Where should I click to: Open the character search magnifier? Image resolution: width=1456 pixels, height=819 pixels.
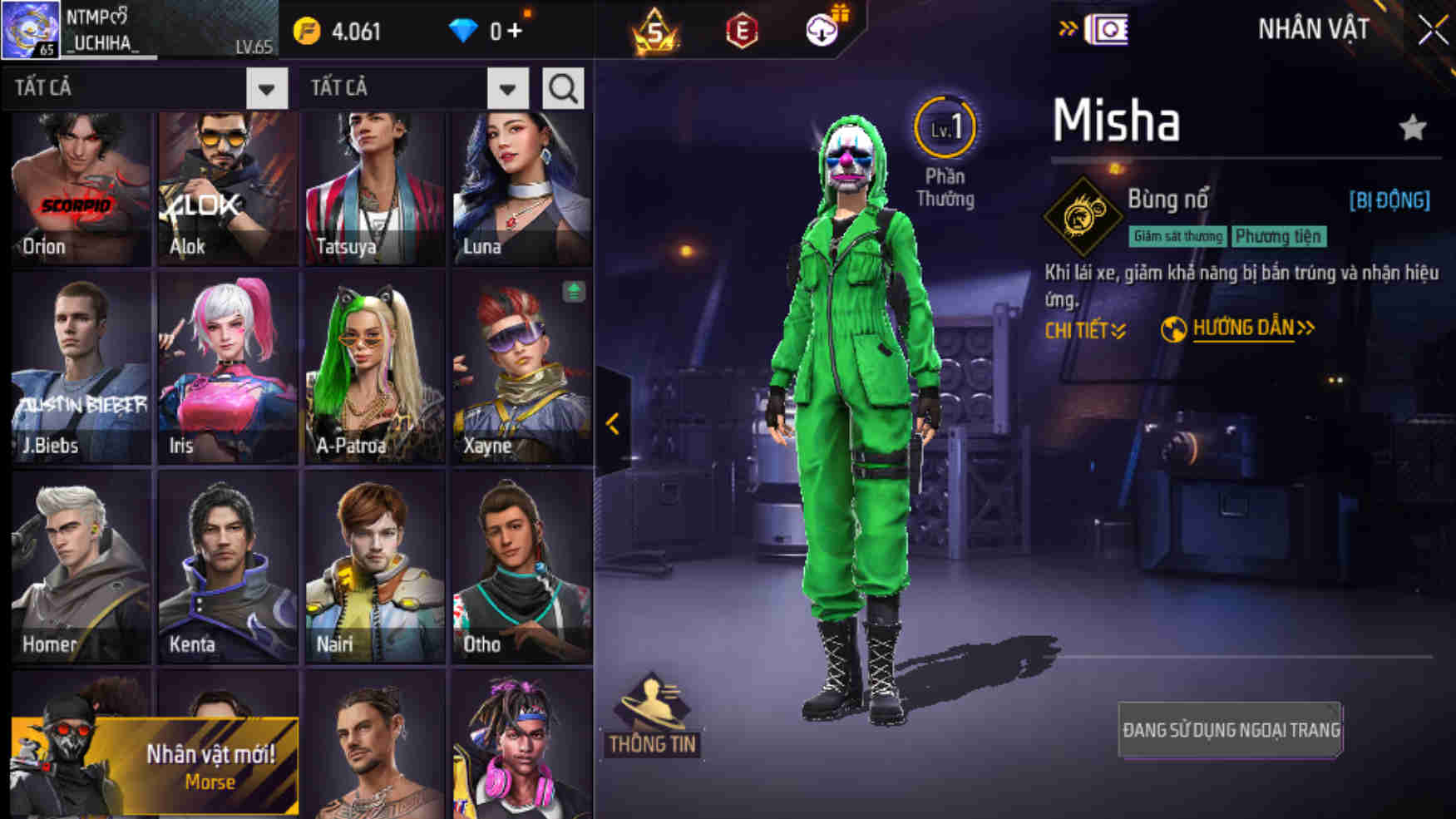[564, 87]
